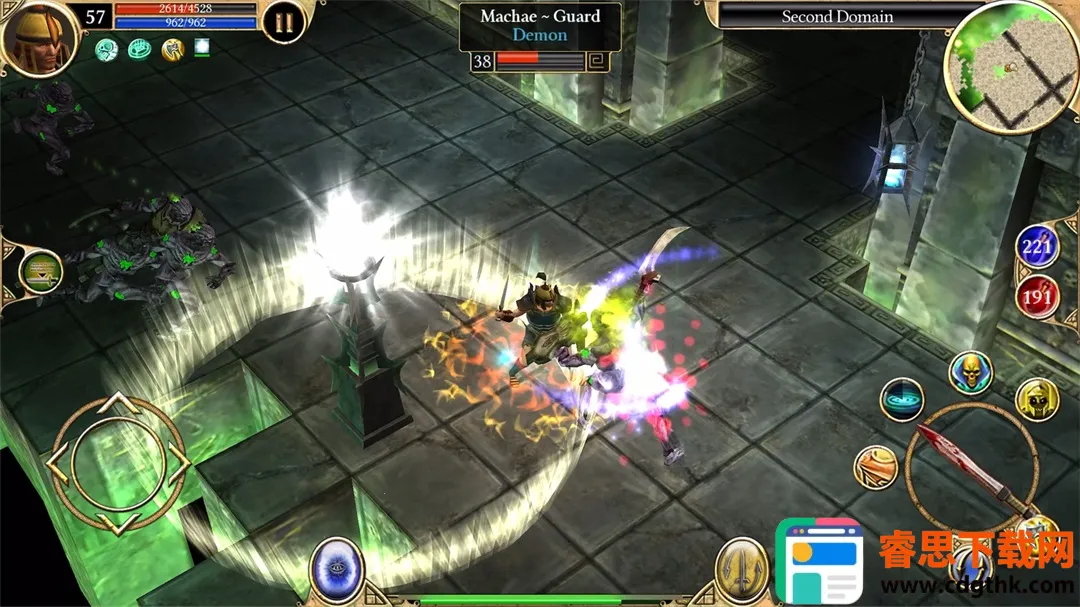Trigger the yellow hooded figure skill
Image resolution: width=1080 pixels, height=607 pixels.
(1037, 400)
